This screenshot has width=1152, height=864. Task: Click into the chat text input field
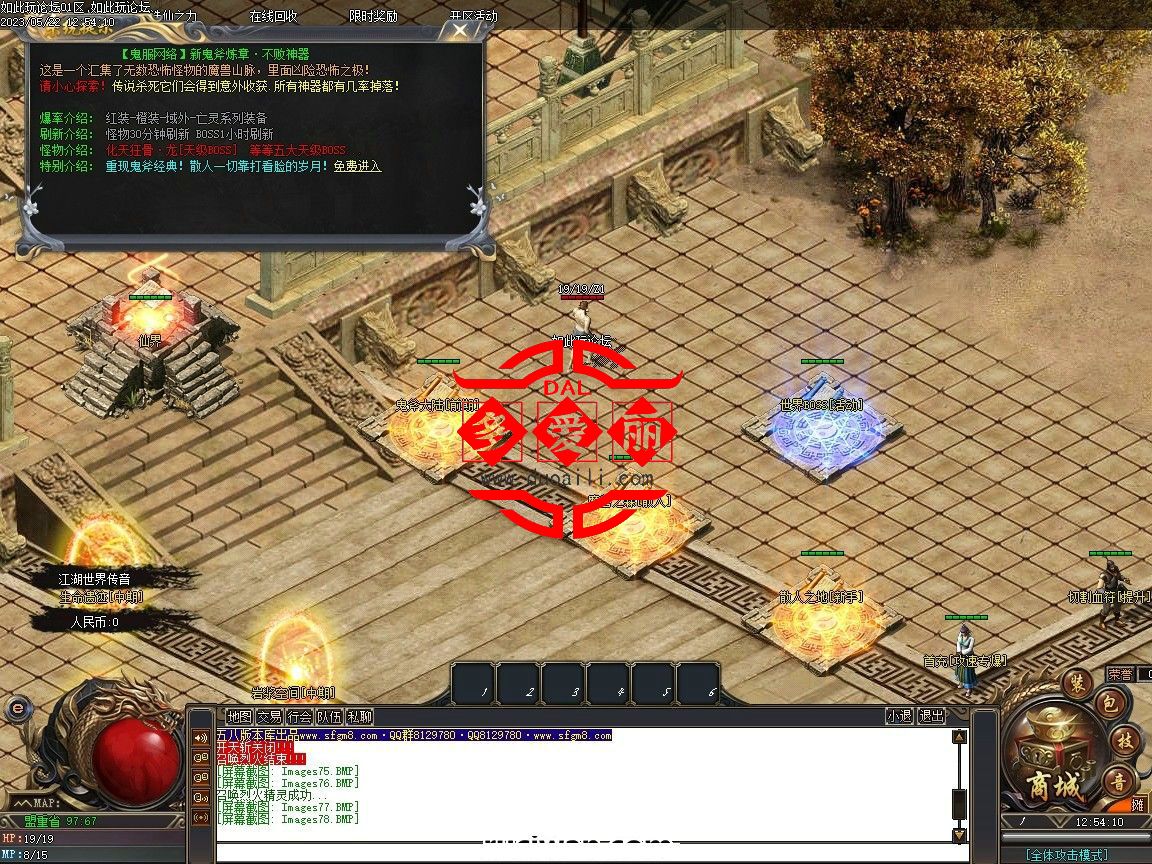click(x=580, y=852)
